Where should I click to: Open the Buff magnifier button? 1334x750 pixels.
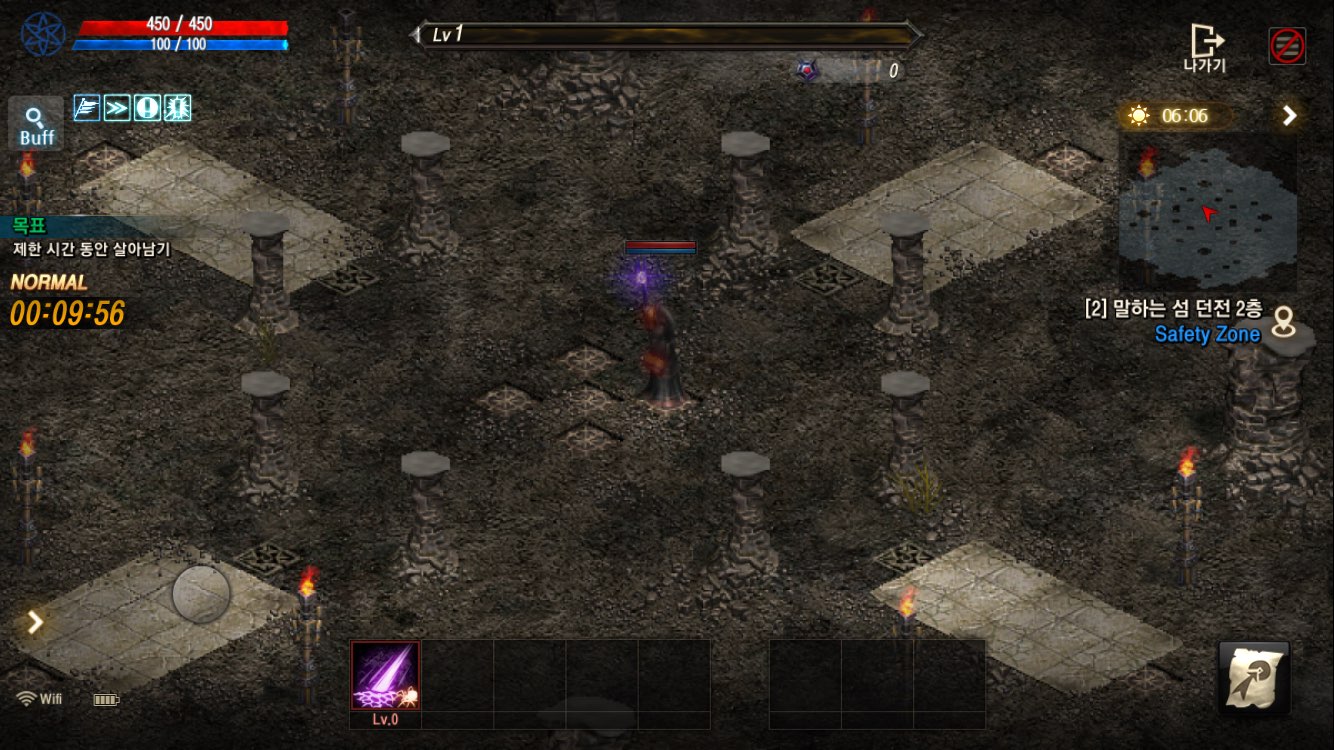pos(36,124)
